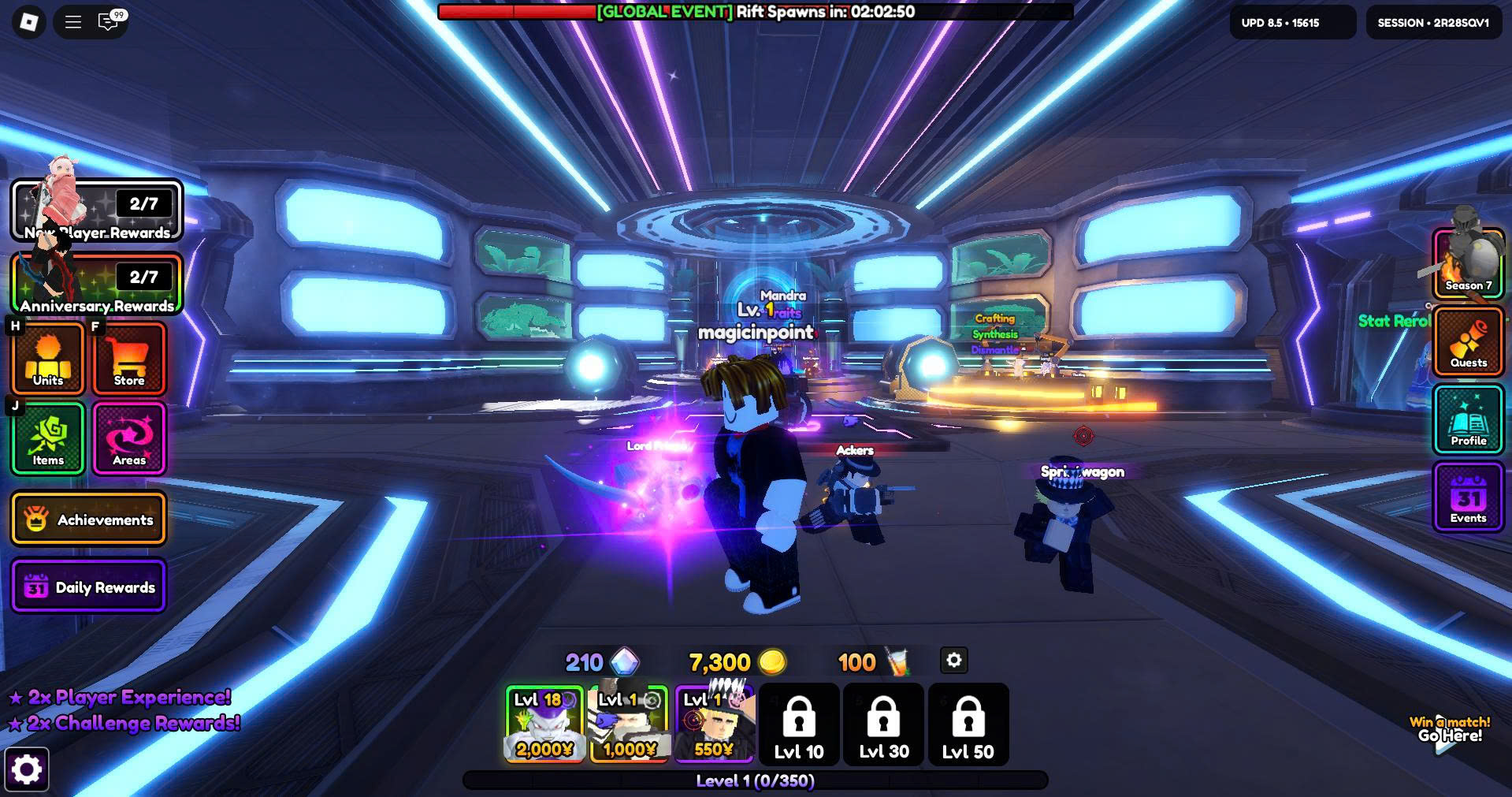
Task: Open the New Player Rewards panel
Action: click(97, 210)
